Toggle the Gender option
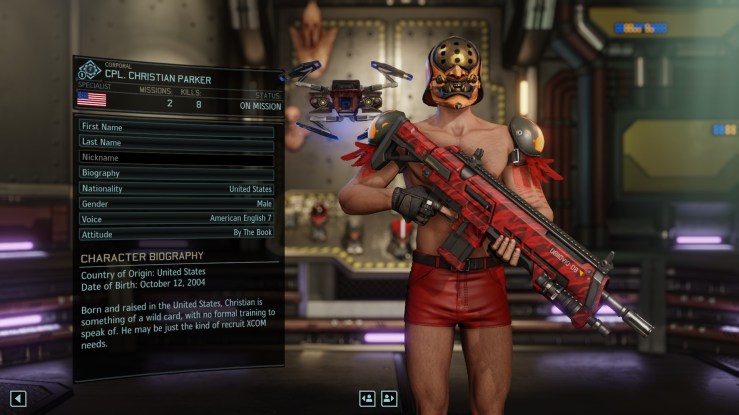 click(176, 203)
